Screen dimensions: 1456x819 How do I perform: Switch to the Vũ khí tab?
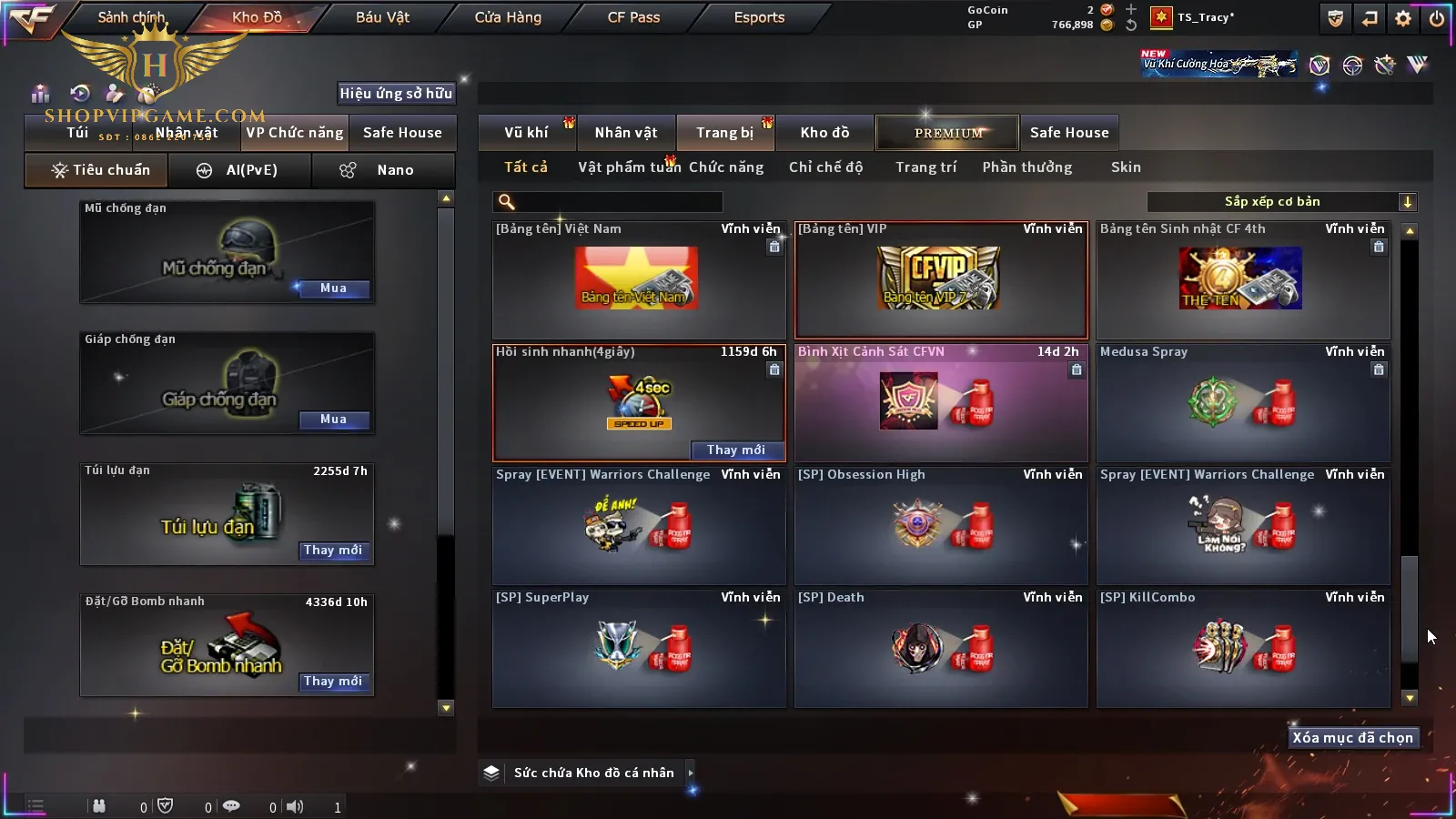coord(526,133)
